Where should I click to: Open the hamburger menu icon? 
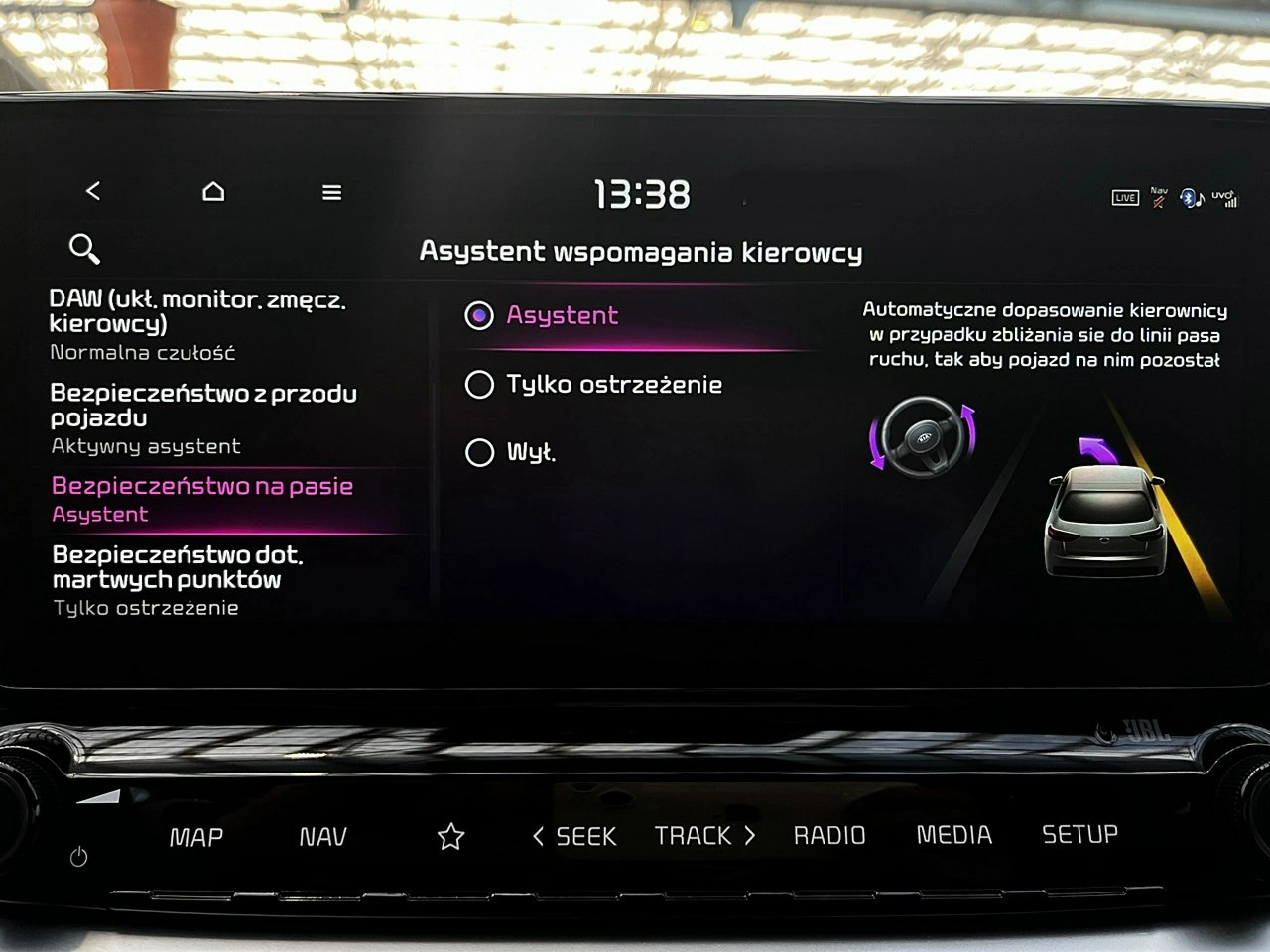pos(331,192)
